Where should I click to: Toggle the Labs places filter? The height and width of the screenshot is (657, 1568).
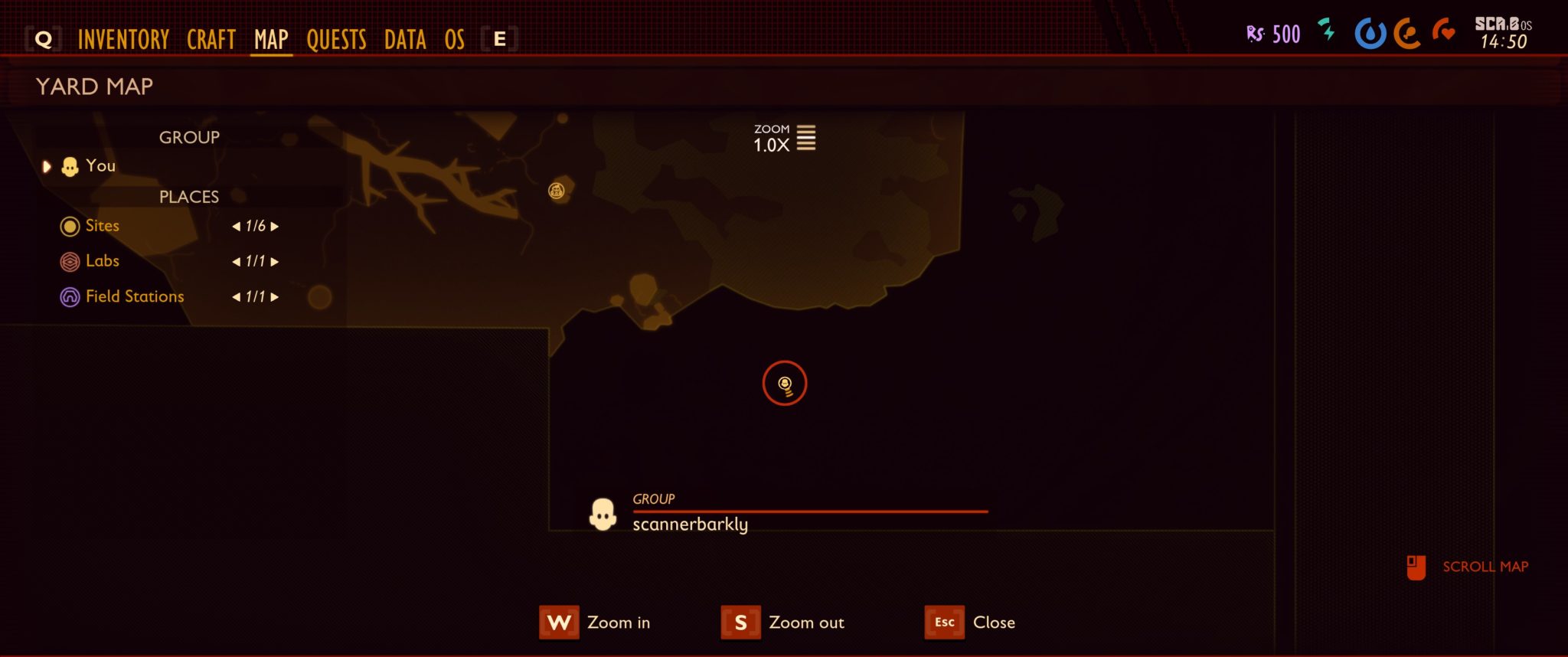(x=103, y=261)
